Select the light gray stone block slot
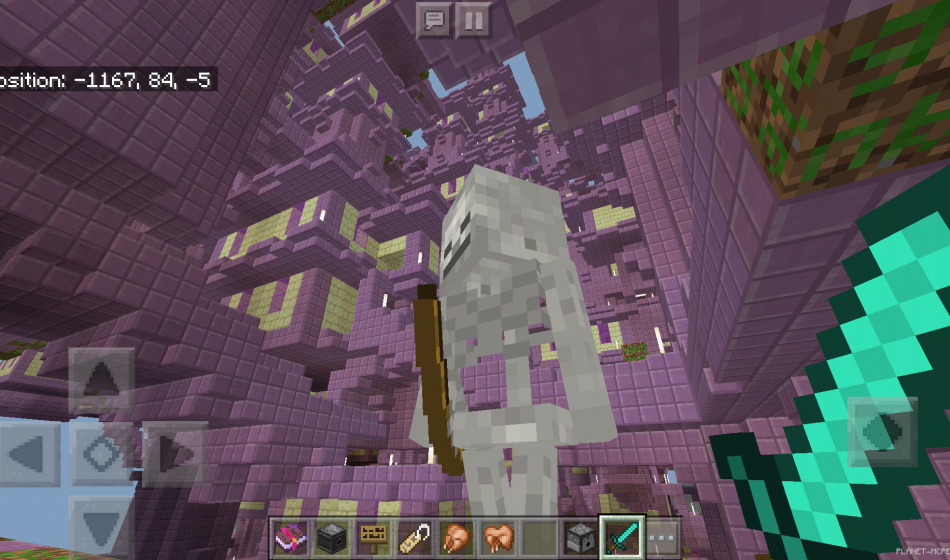The width and height of the screenshot is (950, 560). (578, 539)
